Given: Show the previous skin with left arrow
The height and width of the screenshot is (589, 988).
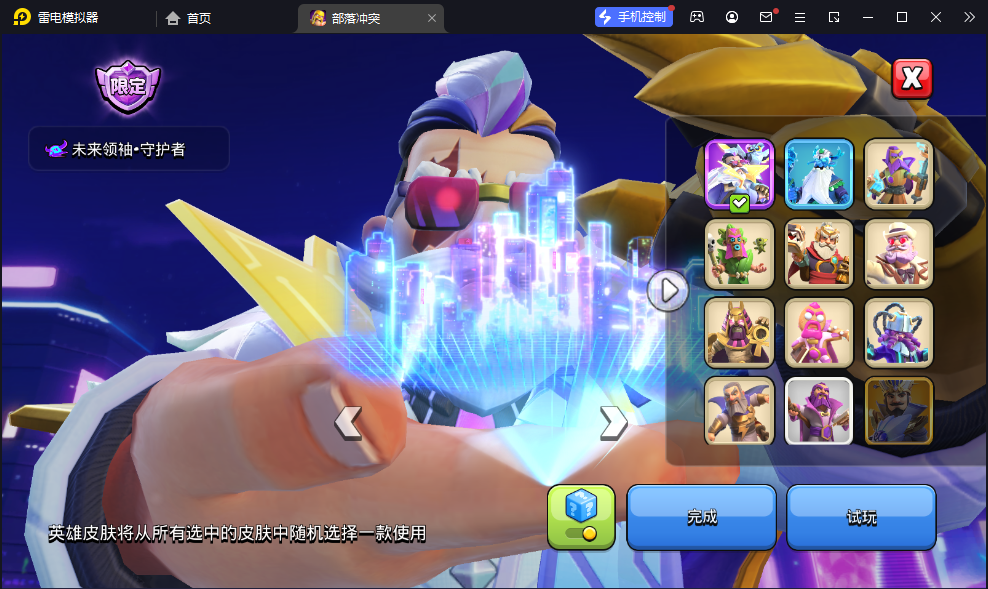Looking at the screenshot, I should coord(348,423).
